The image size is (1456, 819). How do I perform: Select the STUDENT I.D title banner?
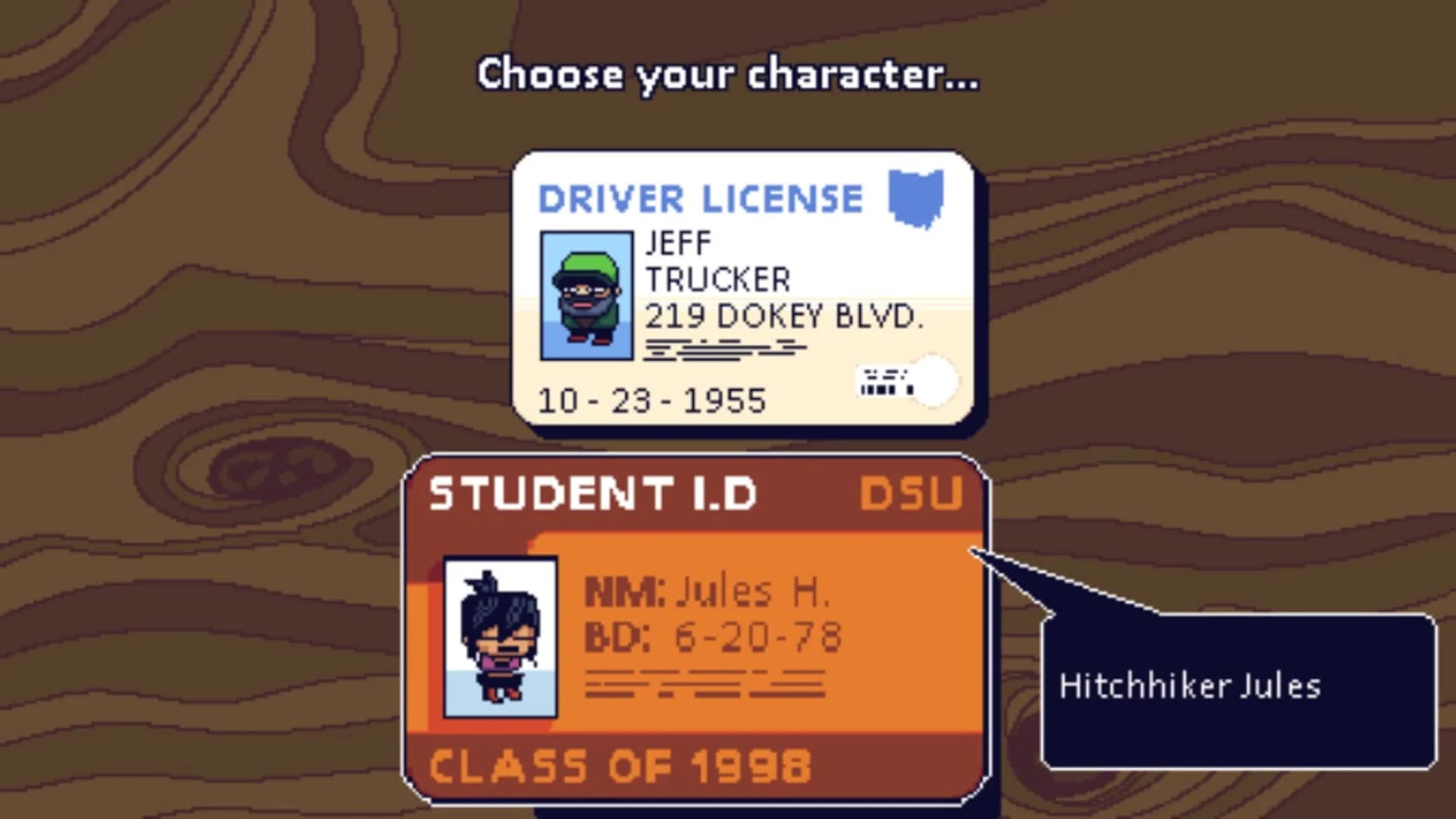(591, 494)
